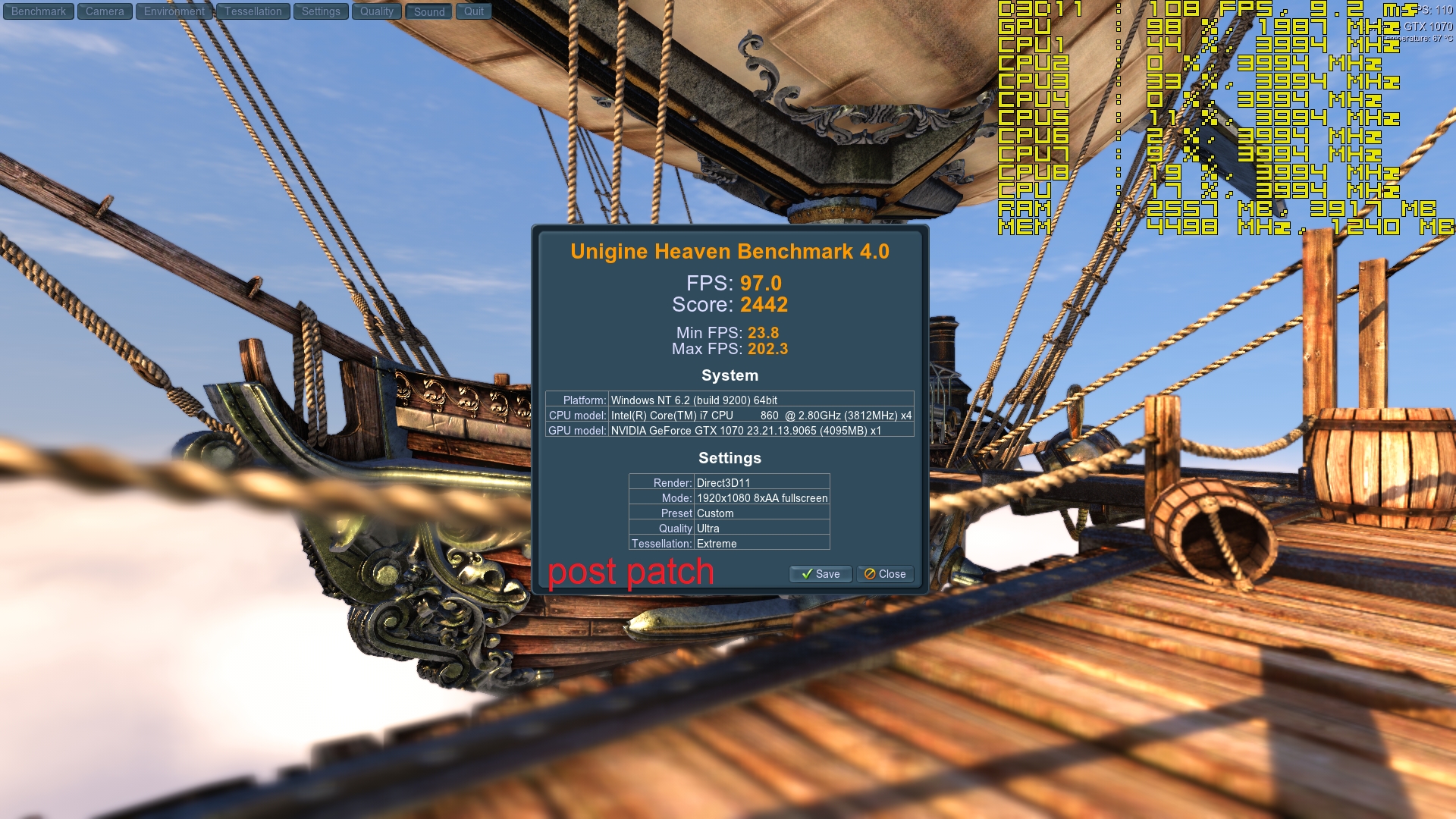Image resolution: width=1456 pixels, height=819 pixels.
Task: Toggle the Sound button
Action: 429,11
